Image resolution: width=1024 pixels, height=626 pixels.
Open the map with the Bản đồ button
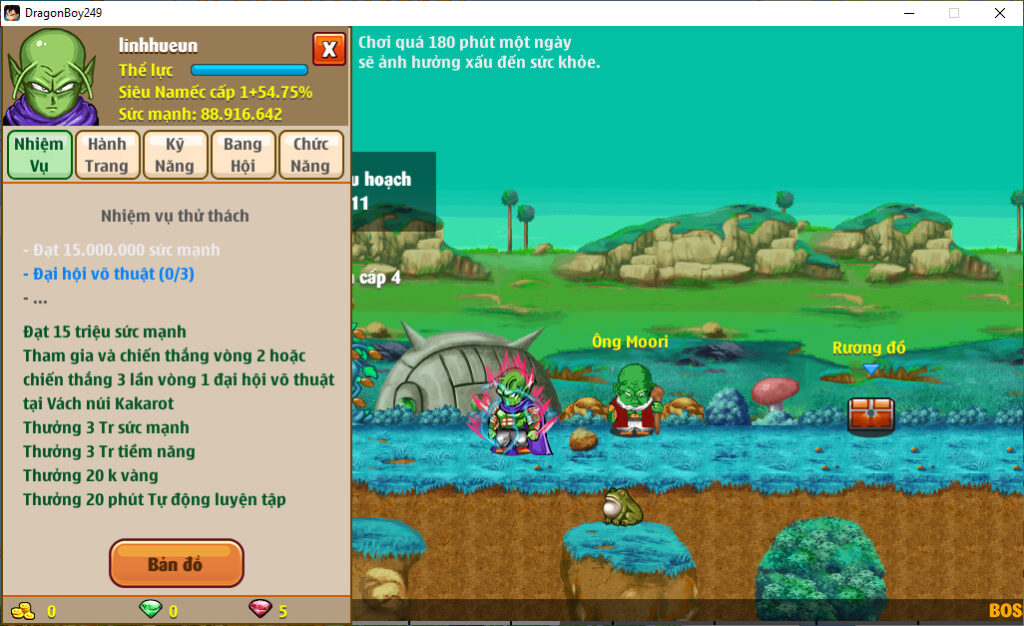click(x=176, y=564)
